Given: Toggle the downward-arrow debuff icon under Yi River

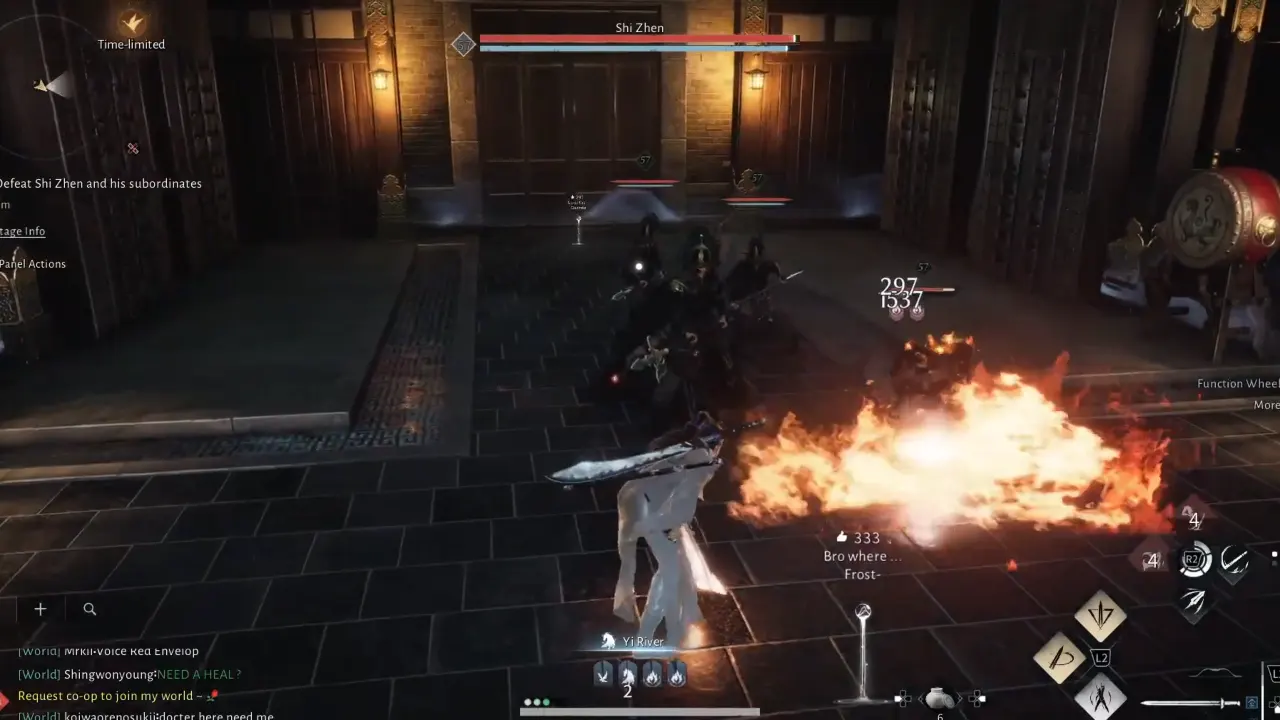Looking at the screenshot, I should pos(602,675).
